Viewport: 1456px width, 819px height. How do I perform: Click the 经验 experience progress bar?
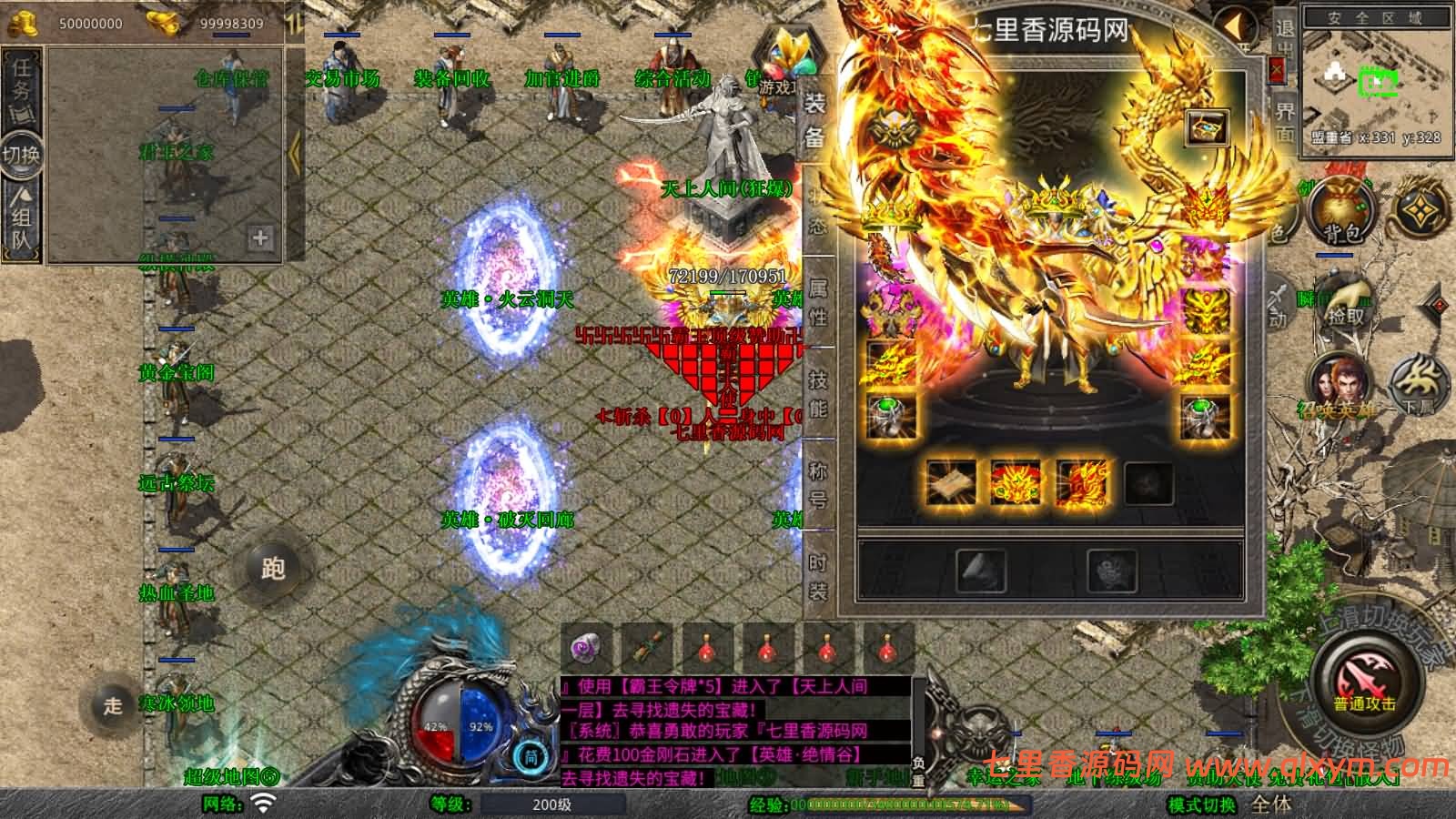tap(910, 803)
